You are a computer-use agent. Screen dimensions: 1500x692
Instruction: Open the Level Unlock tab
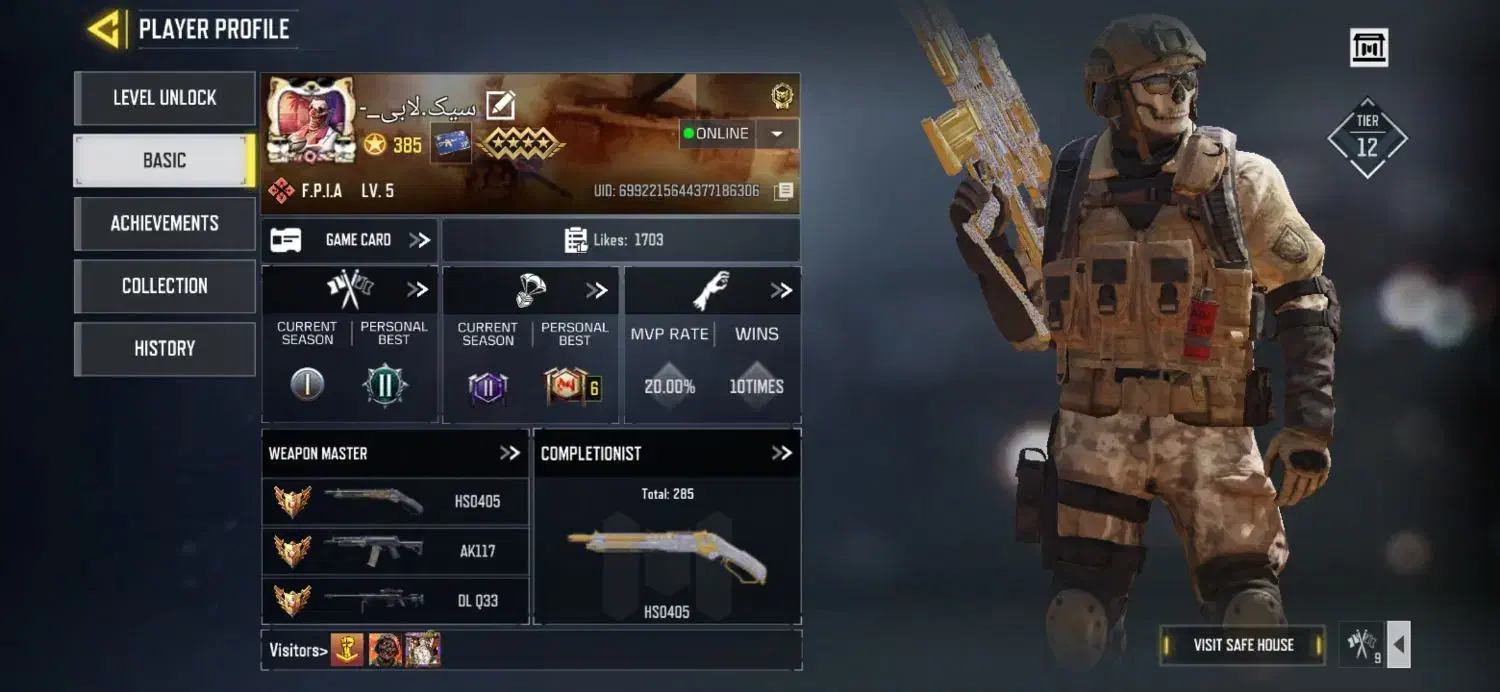(x=164, y=98)
